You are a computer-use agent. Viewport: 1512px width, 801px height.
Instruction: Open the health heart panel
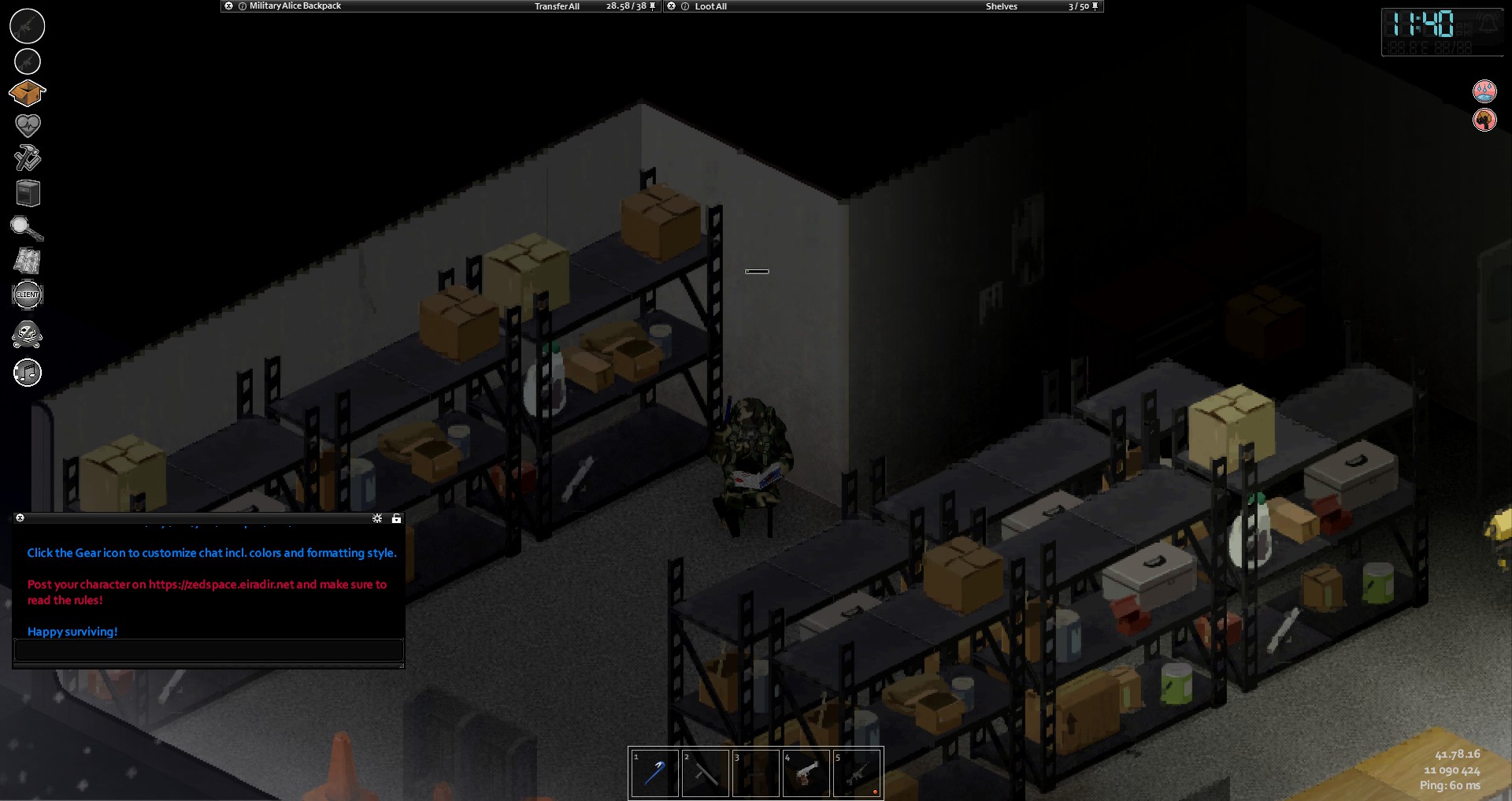click(x=28, y=124)
